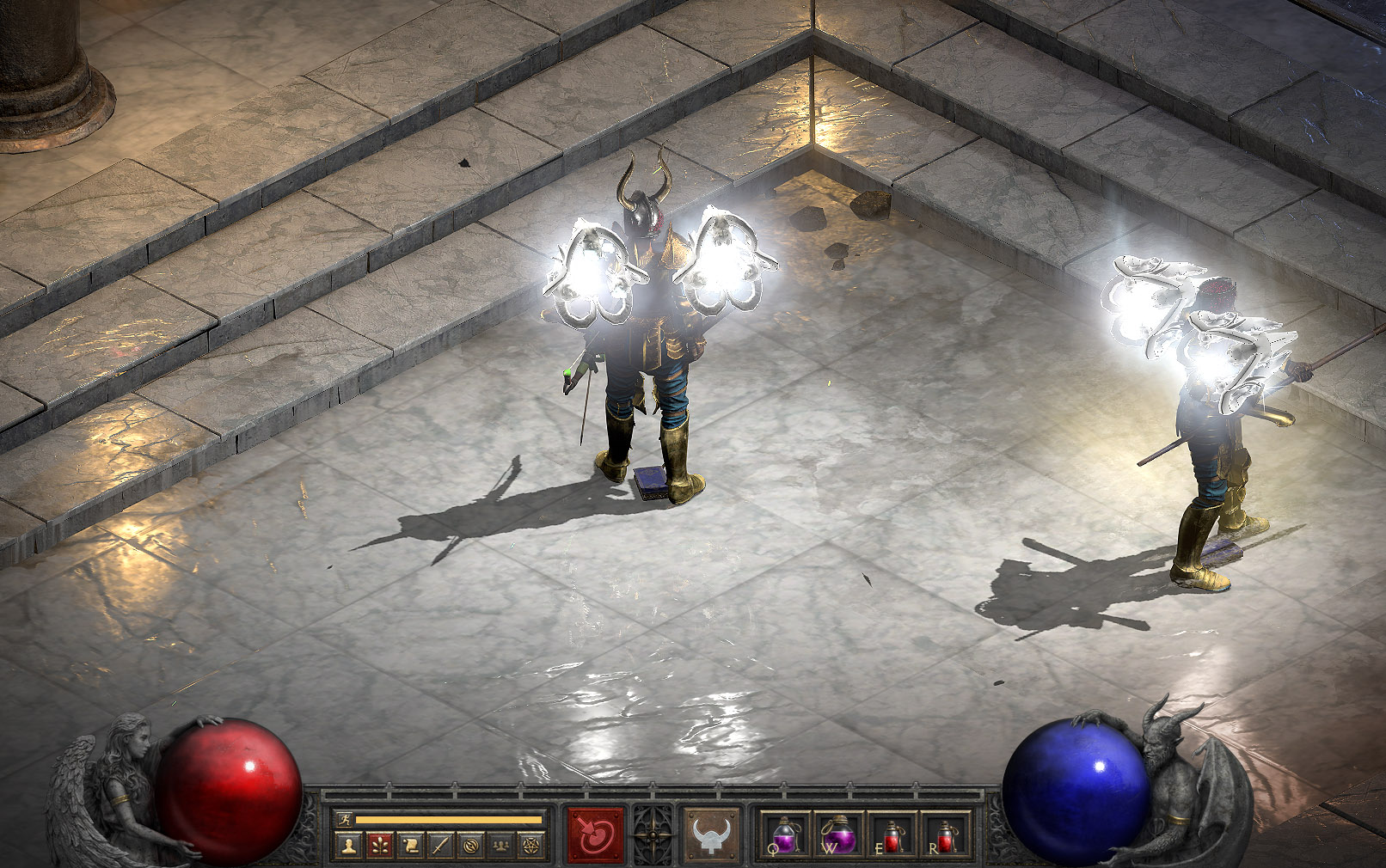Use the red healing potion in slot R
Screen dimensions: 1386x868
[944, 834]
